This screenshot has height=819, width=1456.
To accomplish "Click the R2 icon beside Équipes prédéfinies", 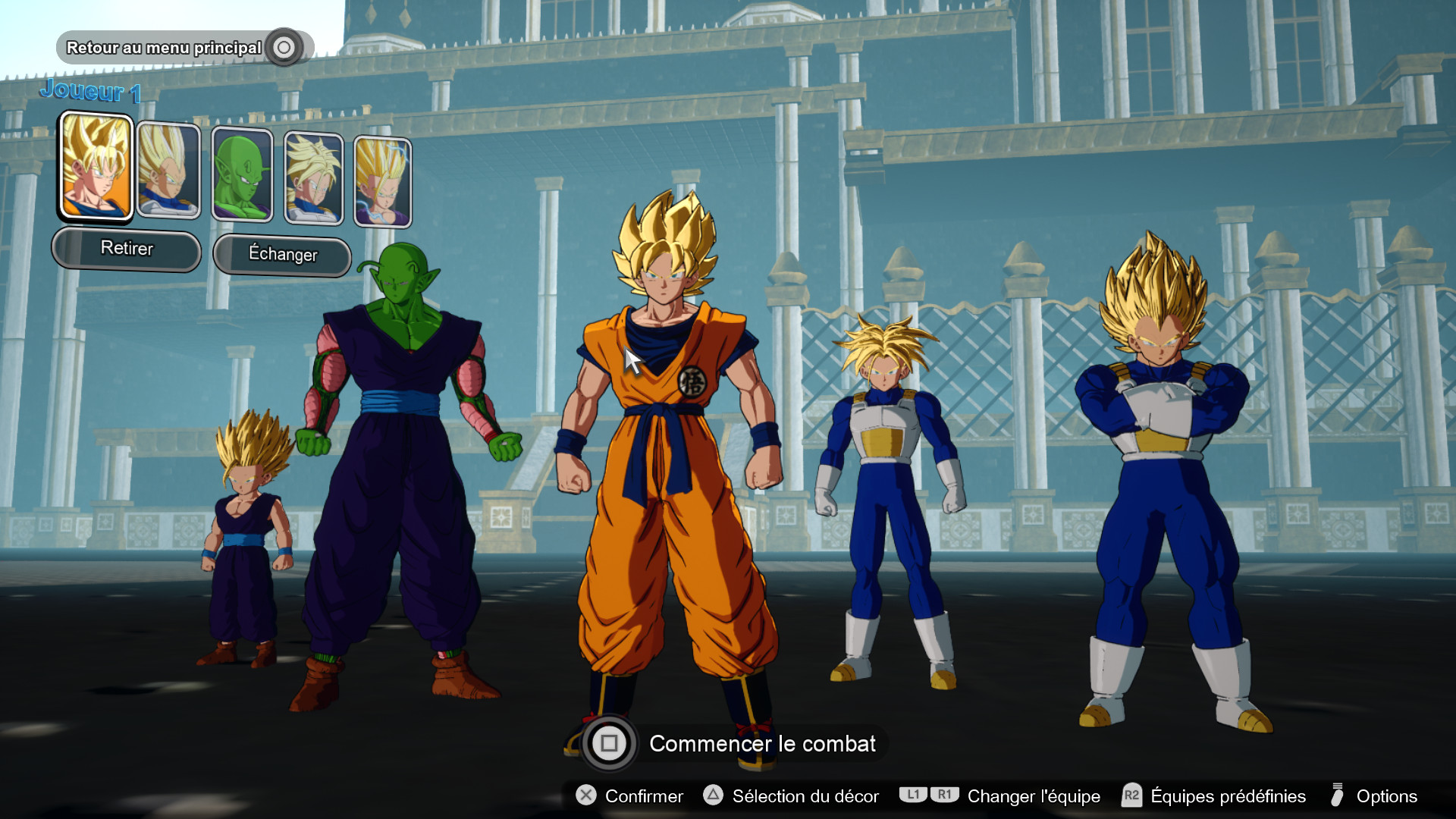I will pyautogui.click(x=1131, y=795).
